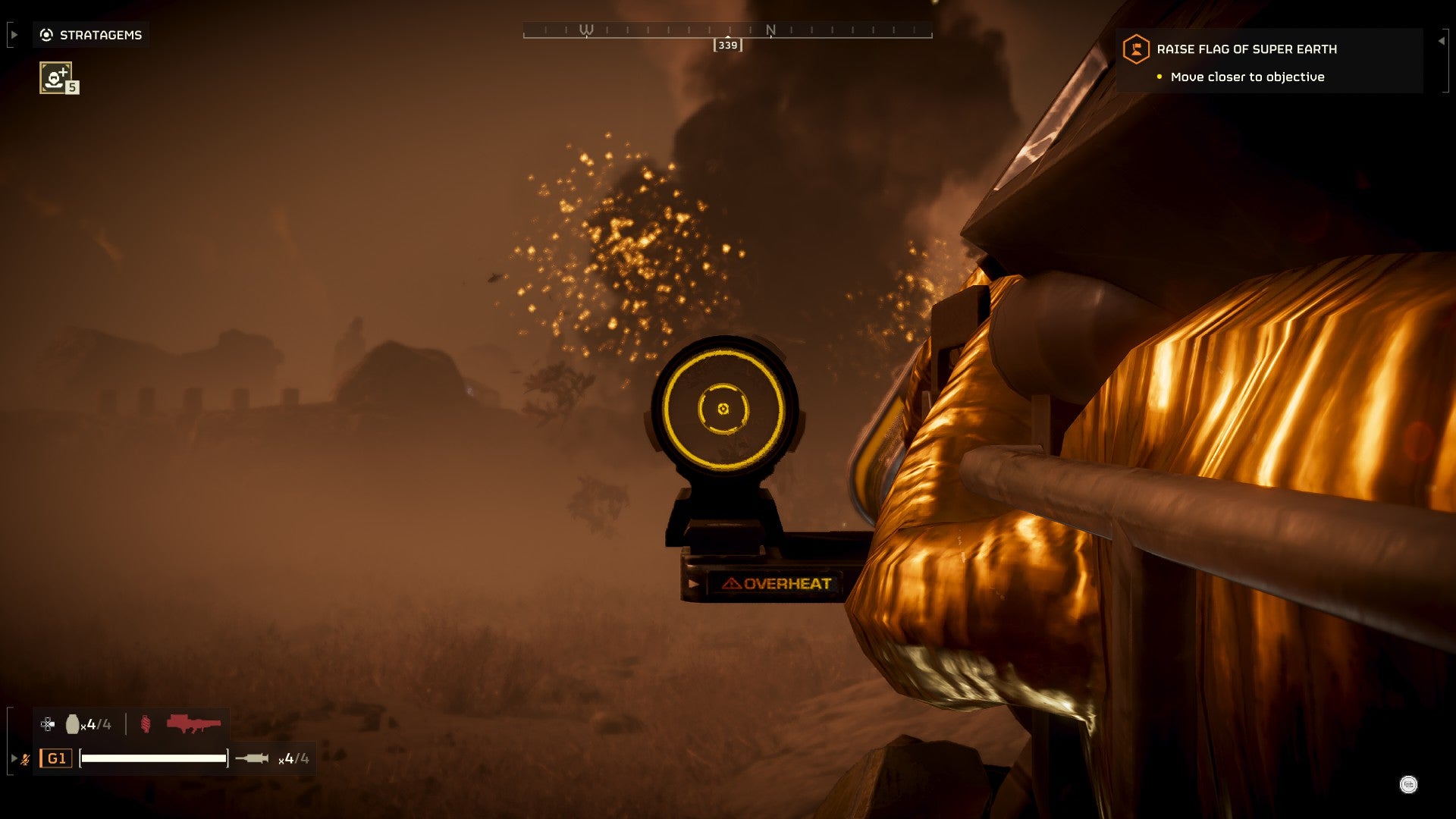Click the Move closer to objective text
The image size is (1456, 819).
tap(1247, 77)
